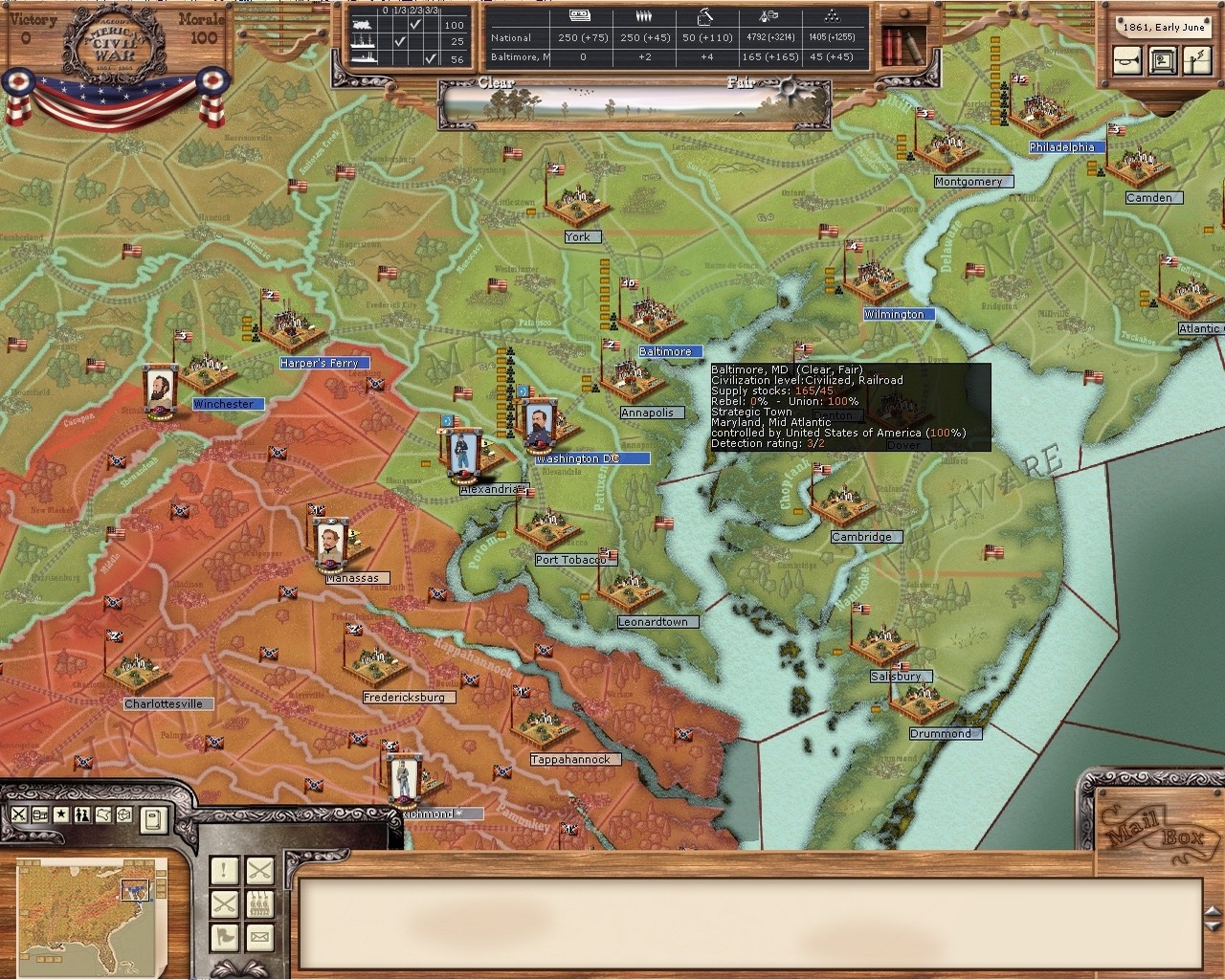Screen dimensions: 1225x980
Task: Open the notebook ledger button
Action: click(153, 818)
